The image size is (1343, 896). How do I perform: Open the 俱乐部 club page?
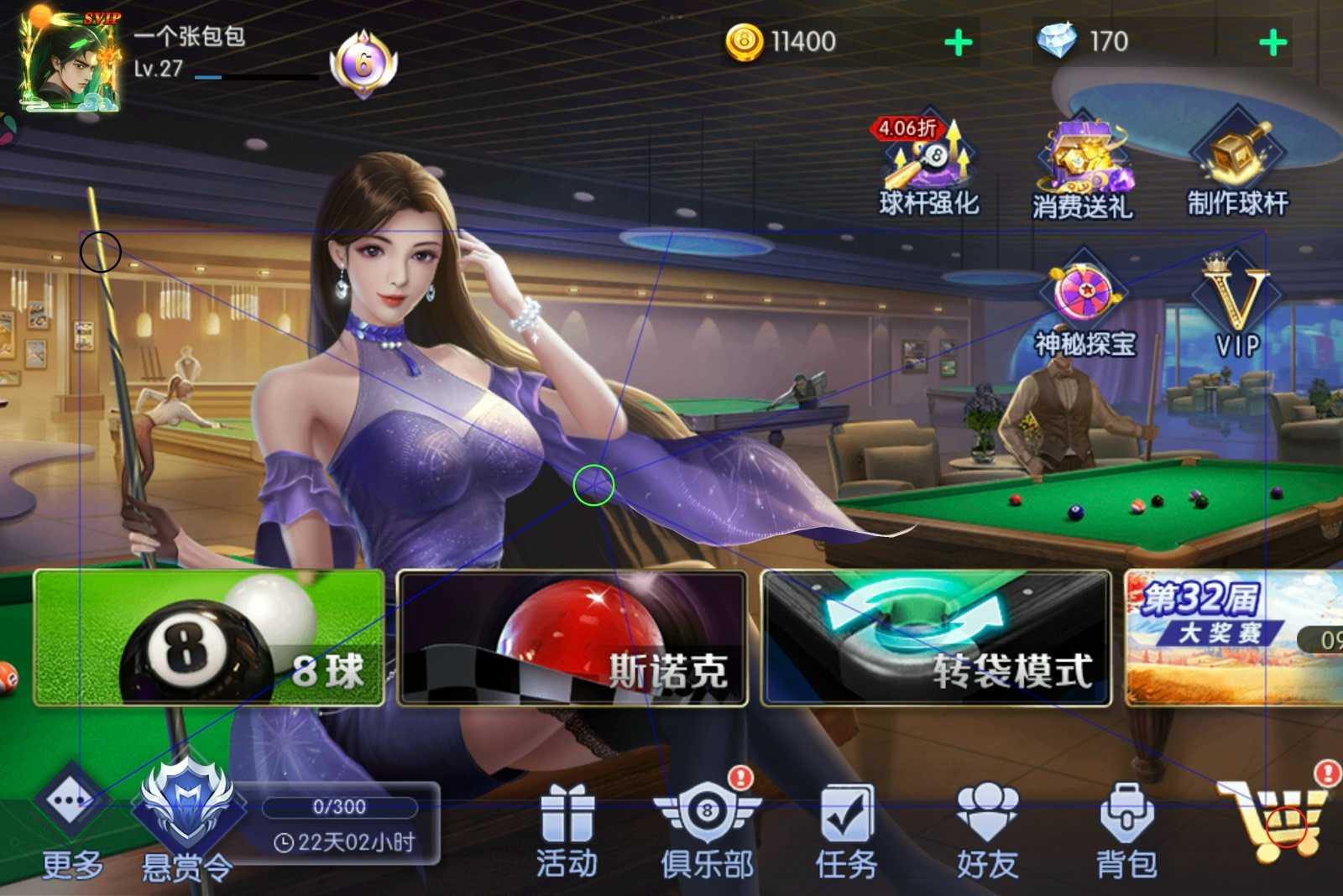pyautogui.click(x=707, y=826)
